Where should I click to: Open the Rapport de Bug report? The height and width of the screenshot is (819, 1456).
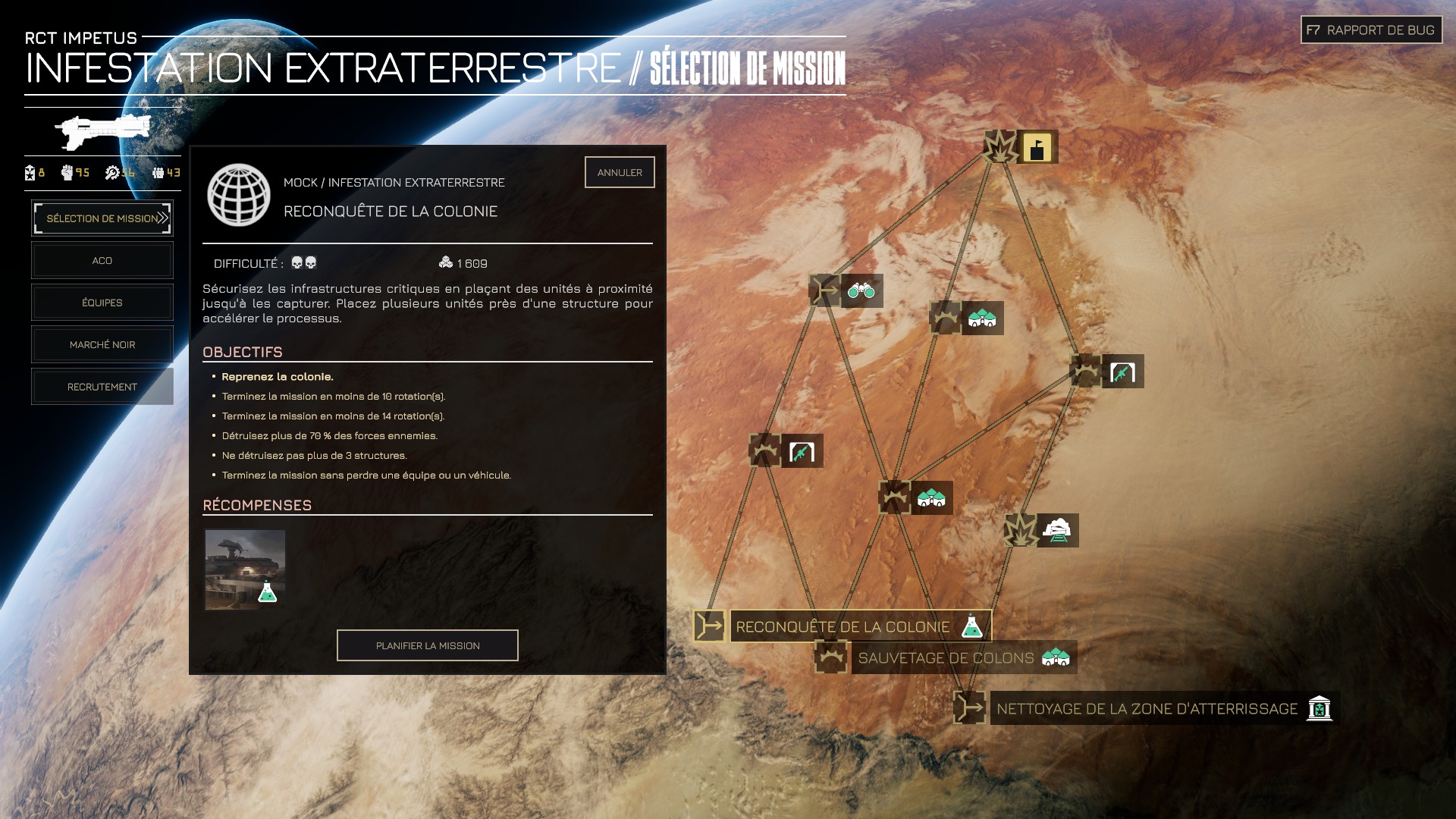(1371, 30)
